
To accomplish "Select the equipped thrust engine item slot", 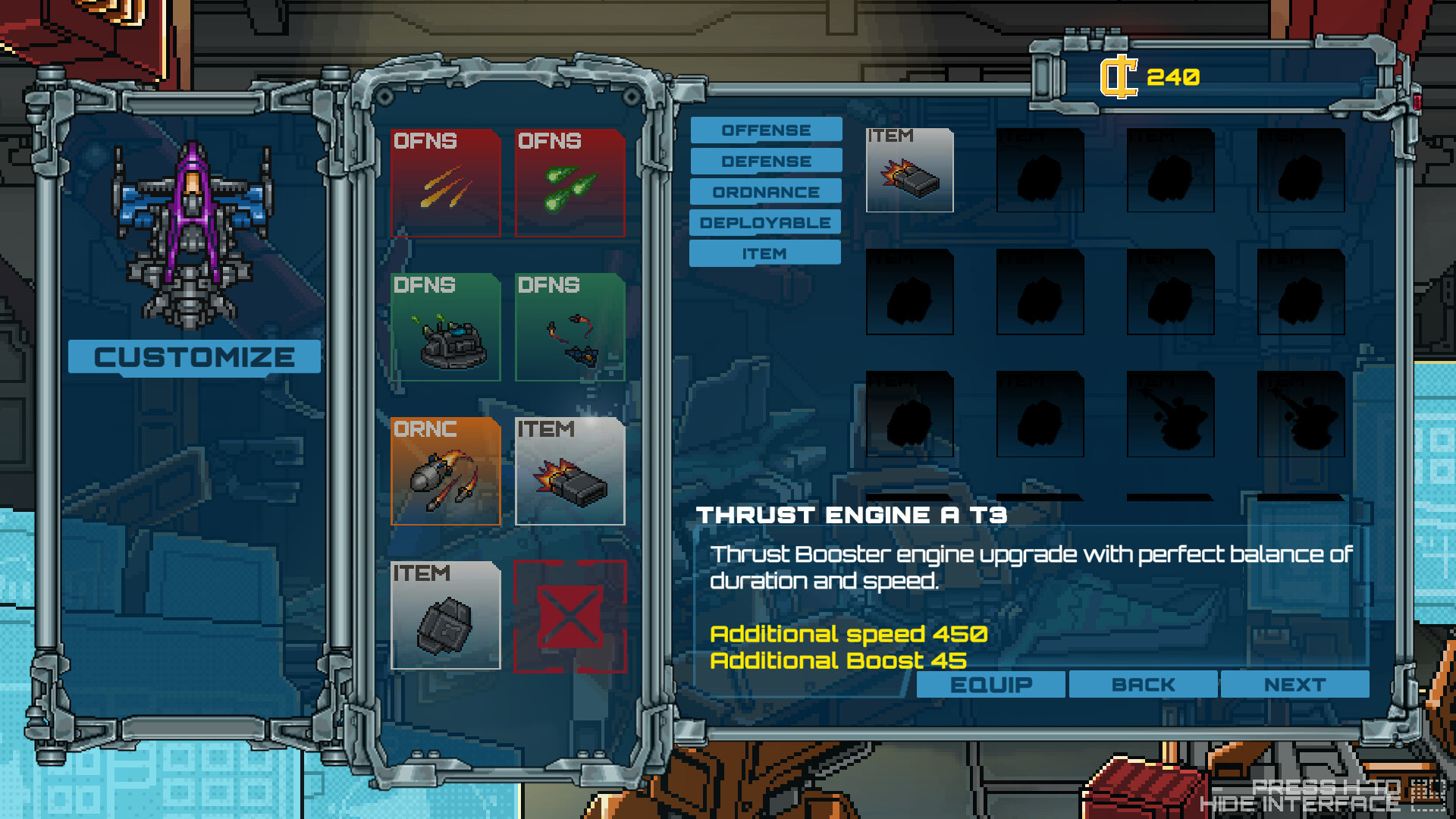I will click(x=570, y=471).
